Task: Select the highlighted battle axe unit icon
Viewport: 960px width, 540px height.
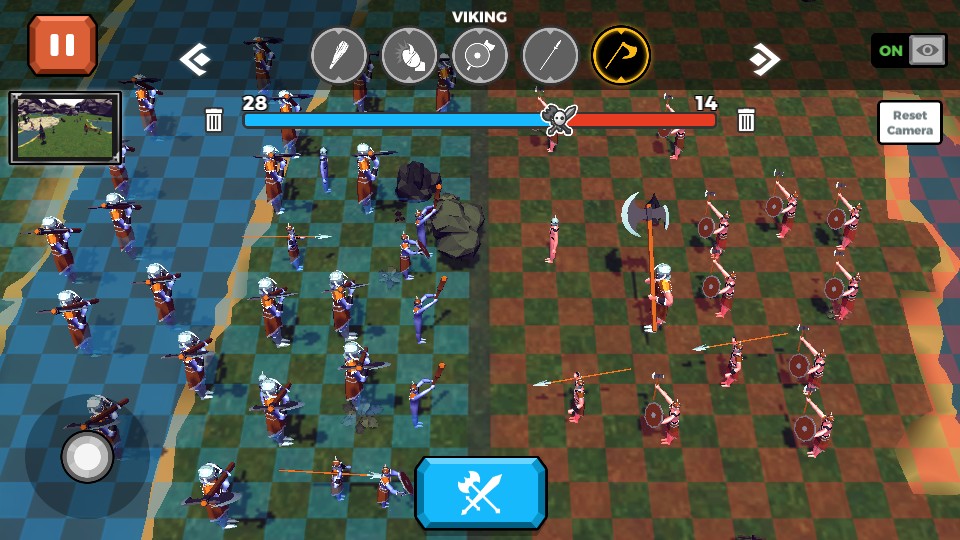Action: (621, 55)
